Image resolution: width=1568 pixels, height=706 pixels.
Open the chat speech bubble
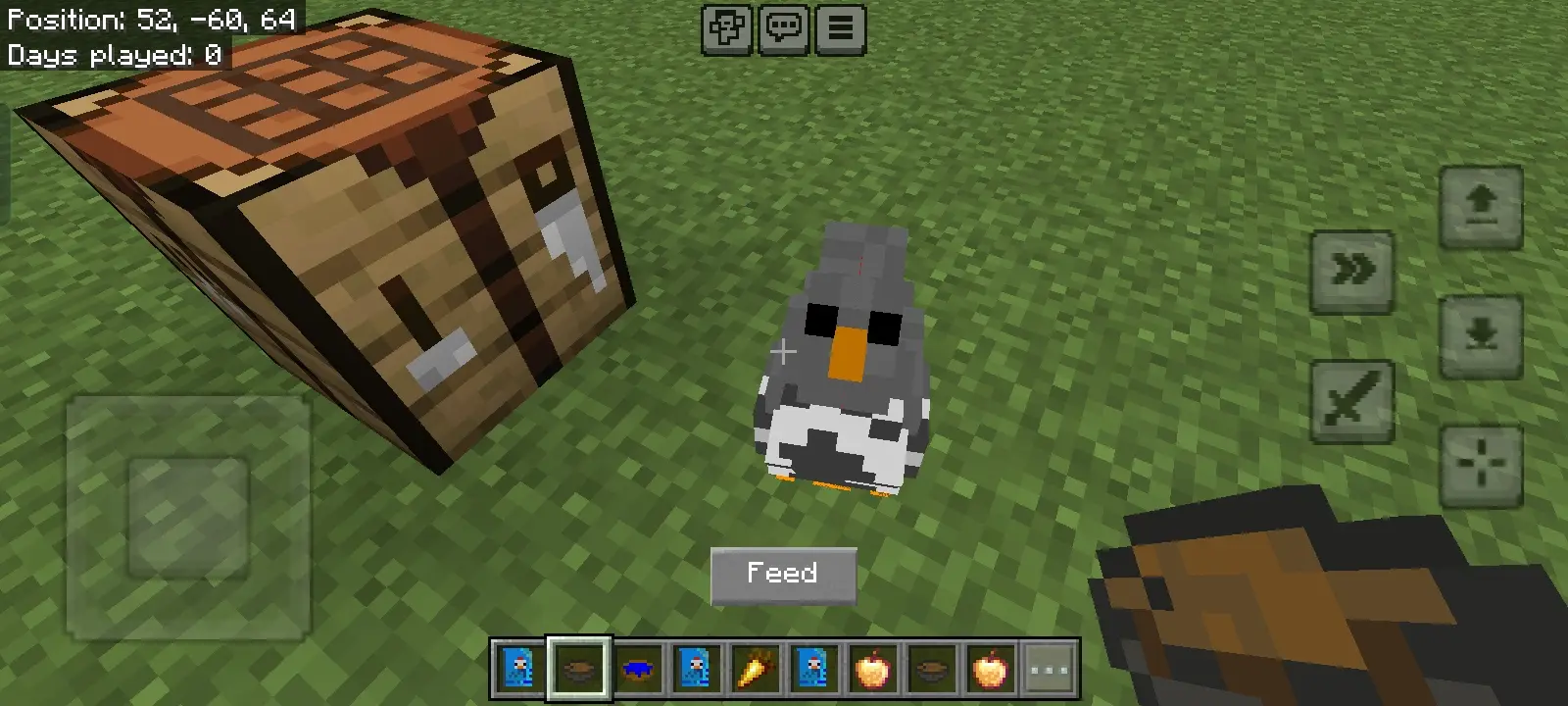point(783,29)
